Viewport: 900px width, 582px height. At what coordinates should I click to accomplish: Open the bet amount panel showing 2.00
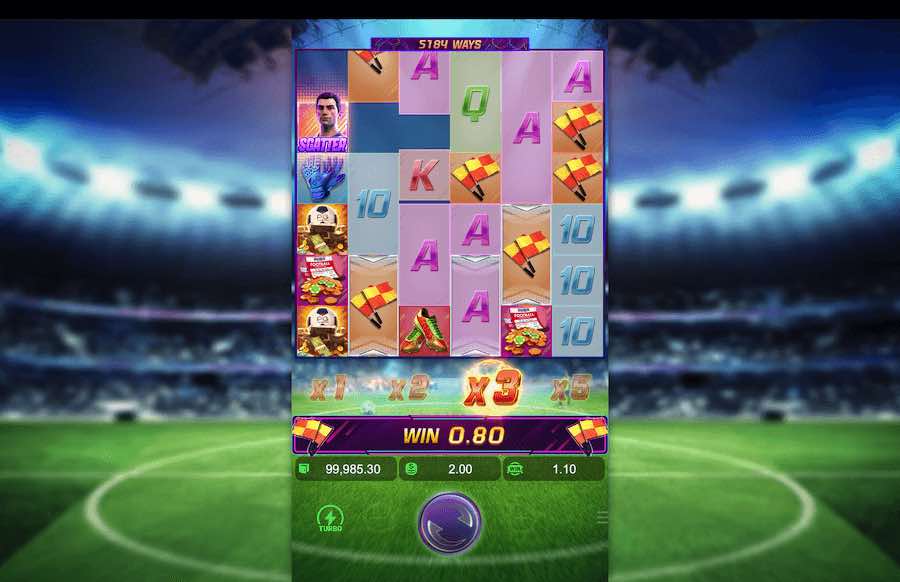pyautogui.click(x=449, y=469)
